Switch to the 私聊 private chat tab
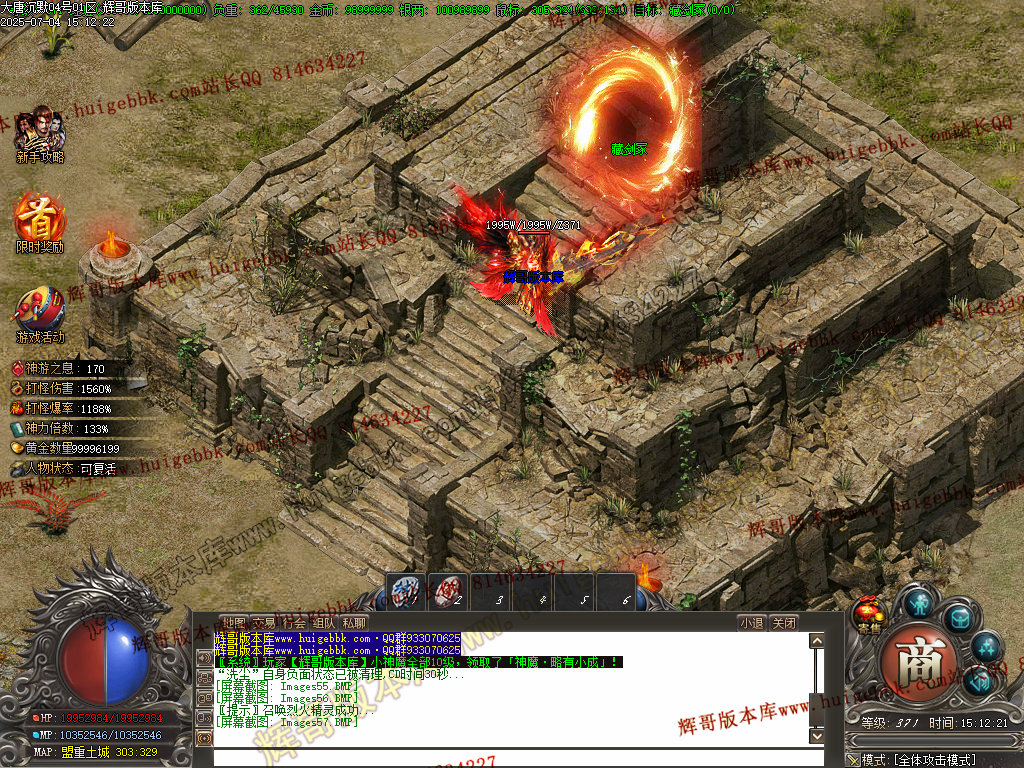Image resolution: width=1024 pixels, height=768 pixels. click(x=354, y=622)
